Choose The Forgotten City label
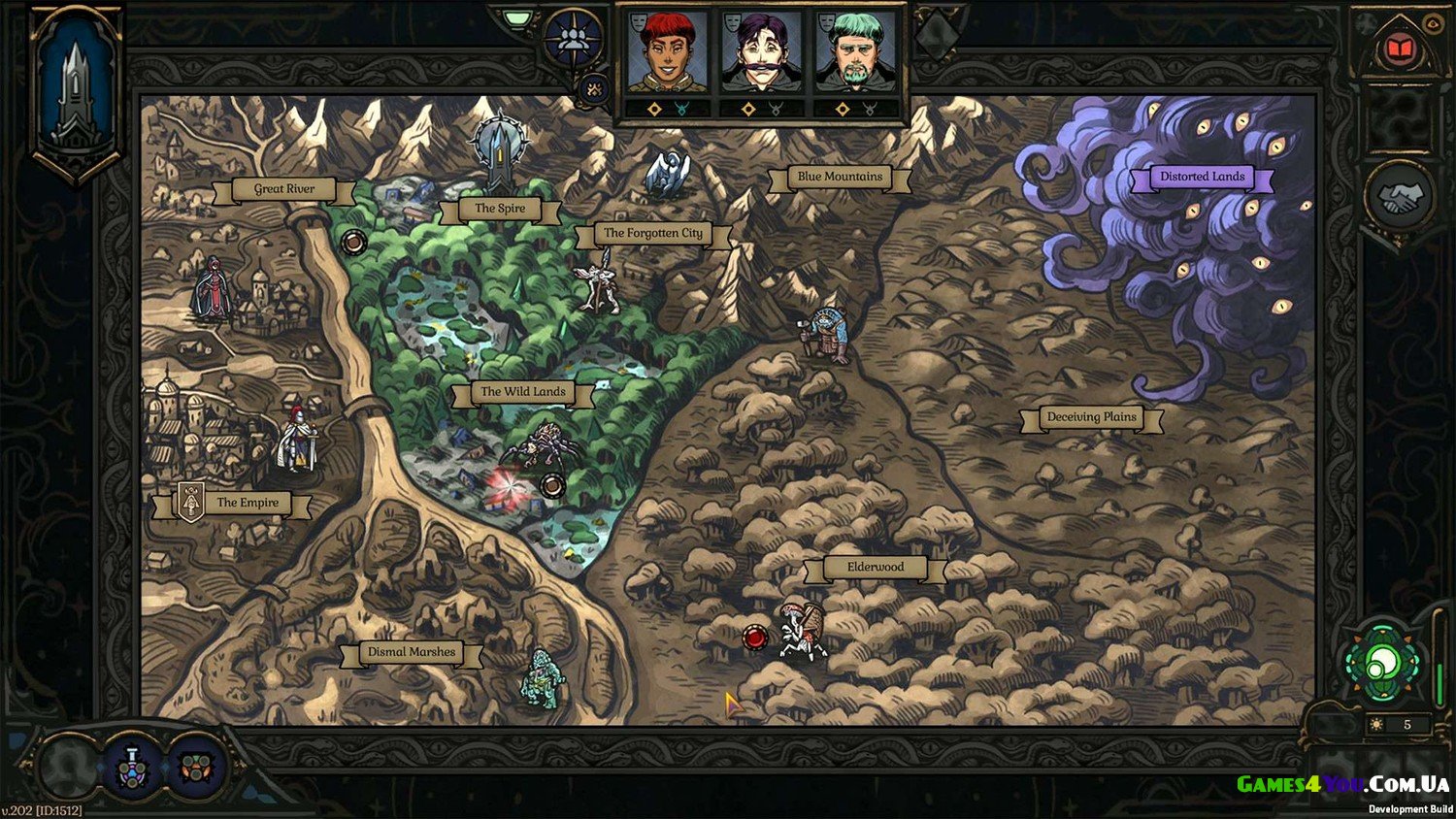1456x819 pixels. pyautogui.click(x=652, y=233)
